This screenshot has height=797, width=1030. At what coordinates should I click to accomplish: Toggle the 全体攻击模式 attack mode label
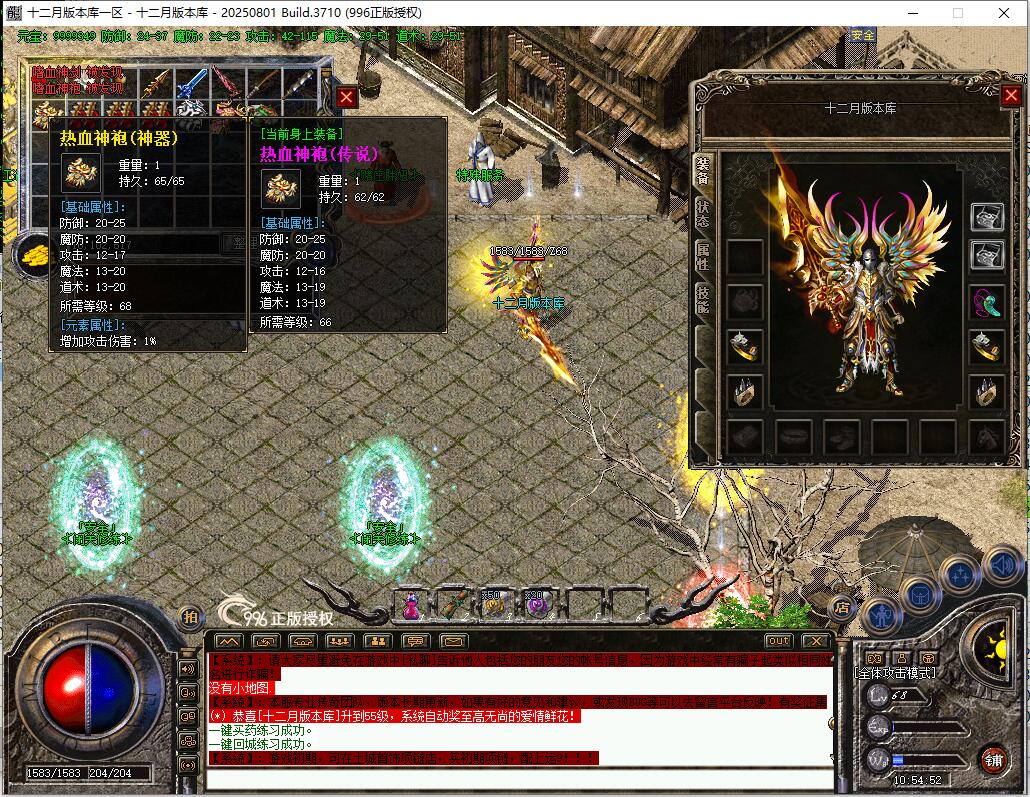(896, 673)
